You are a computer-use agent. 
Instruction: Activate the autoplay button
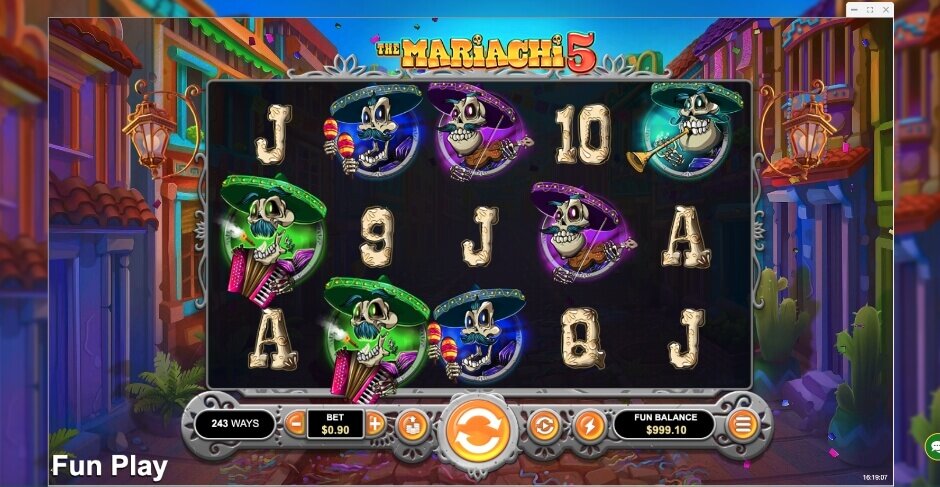point(543,426)
